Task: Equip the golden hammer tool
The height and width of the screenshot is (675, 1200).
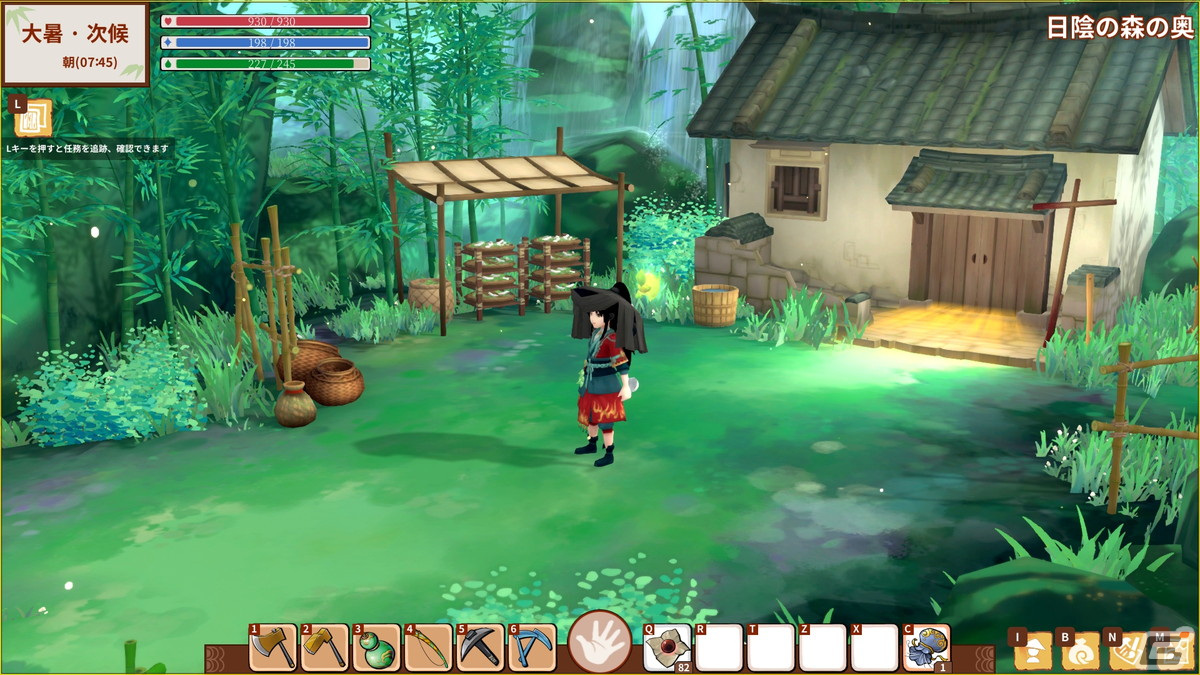Action: coord(325,648)
